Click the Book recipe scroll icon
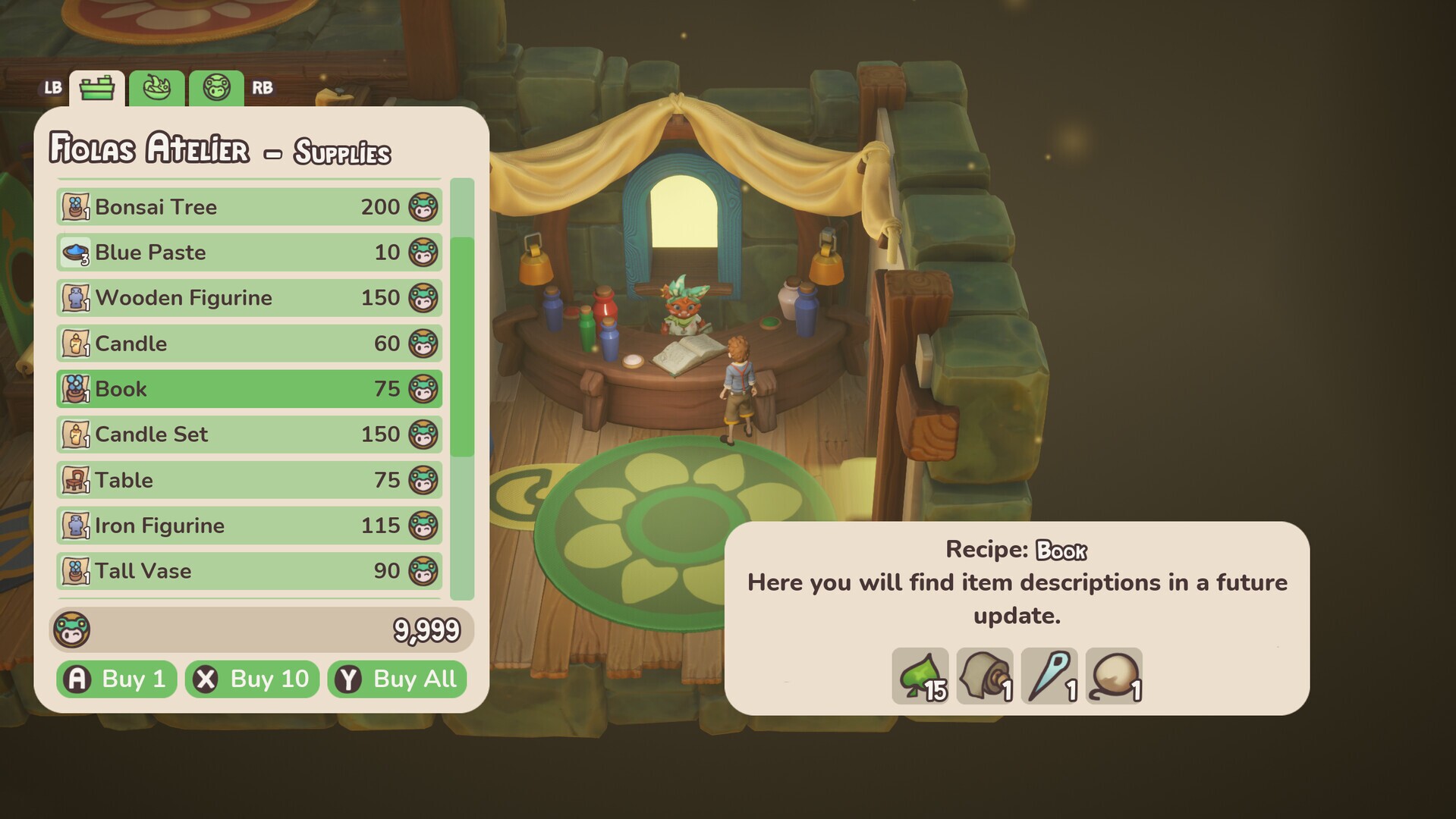The height and width of the screenshot is (819, 1456). tap(76, 388)
